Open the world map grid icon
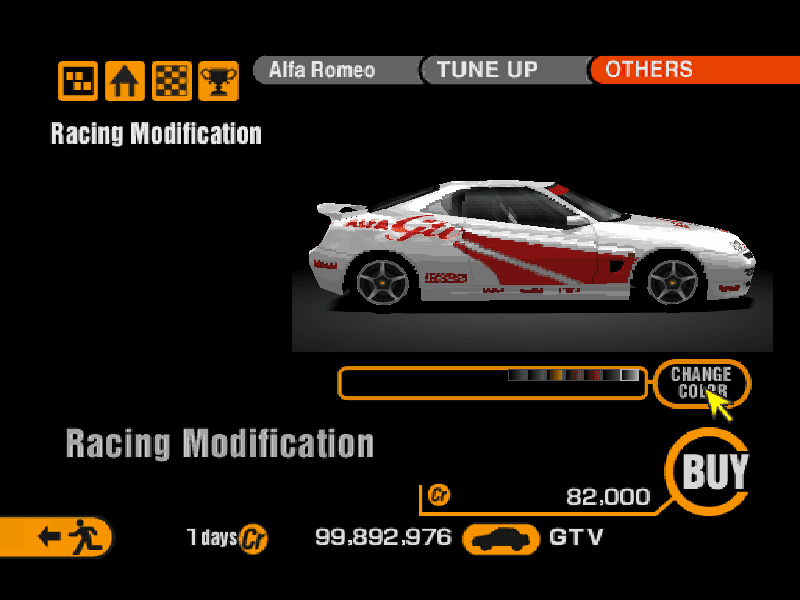This screenshot has height=600, width=800. [78, 81]
